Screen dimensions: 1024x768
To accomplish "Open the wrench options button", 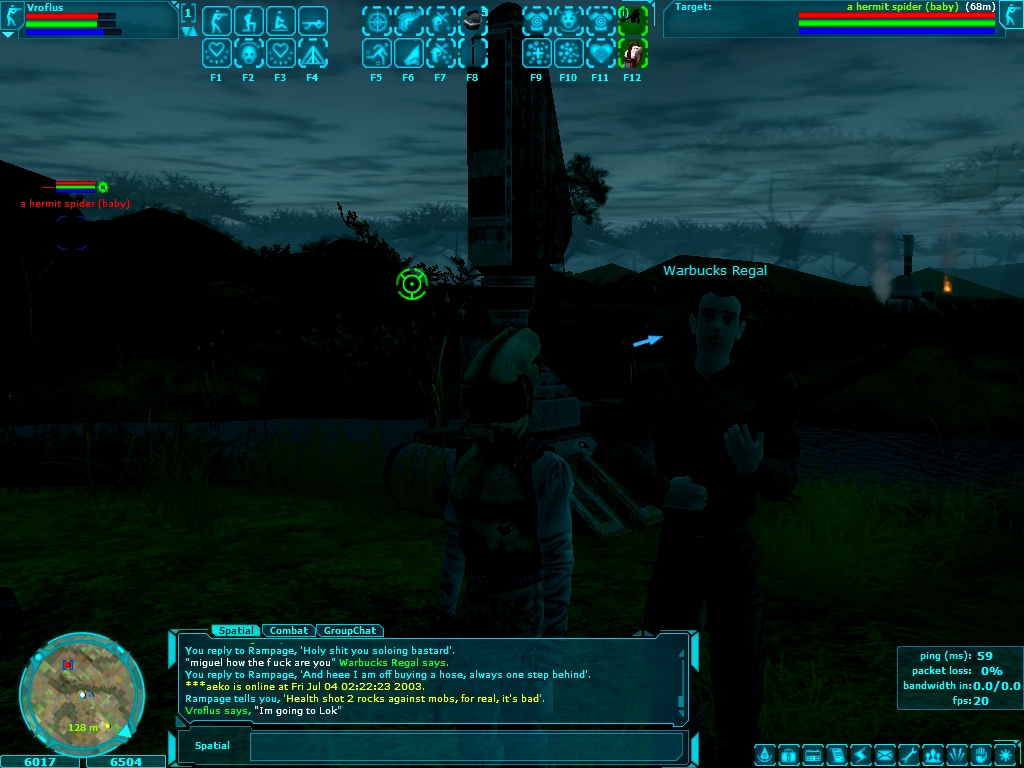I will click(909, 754).
